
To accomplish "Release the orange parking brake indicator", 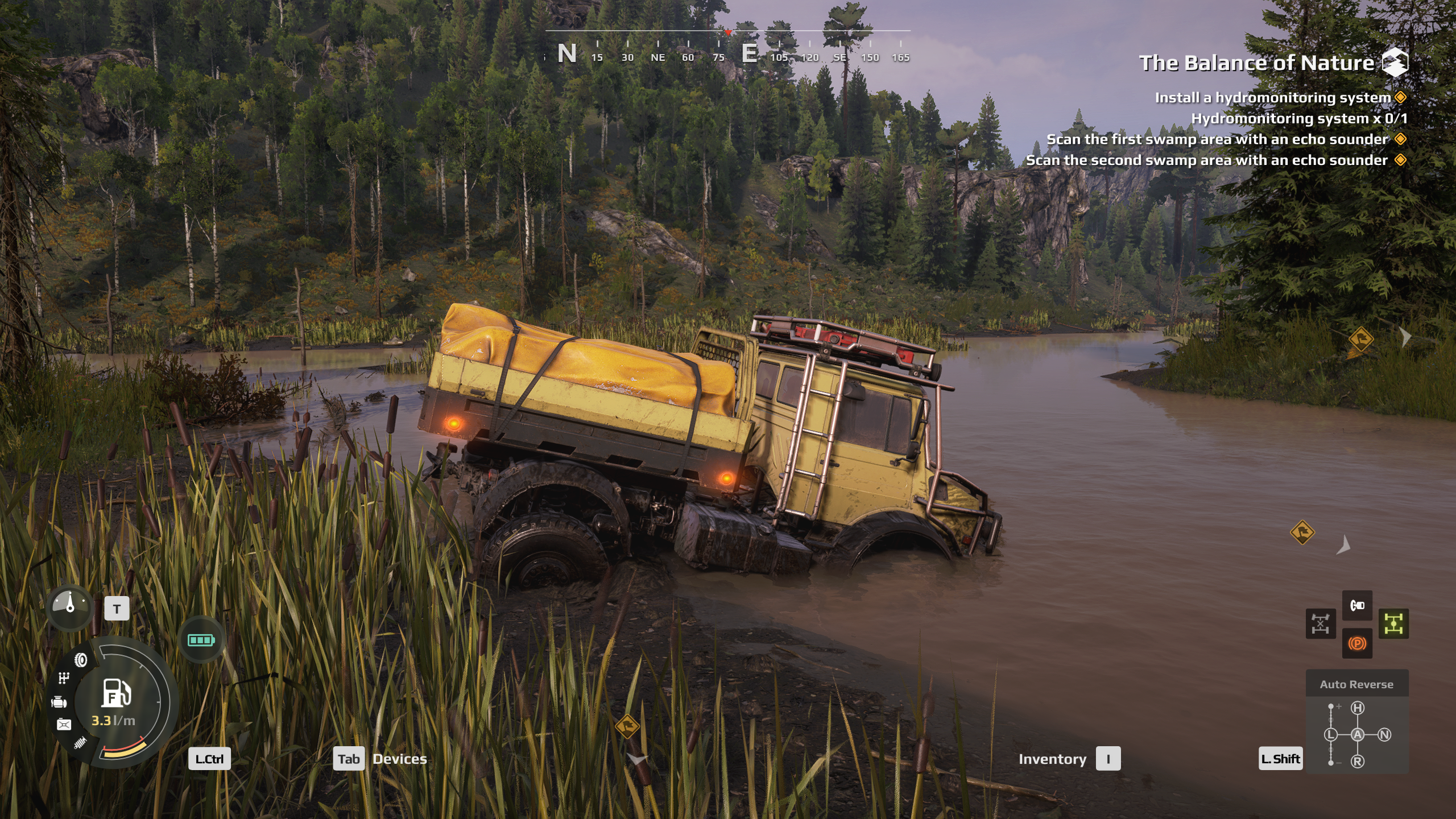I will (1357, 644).
